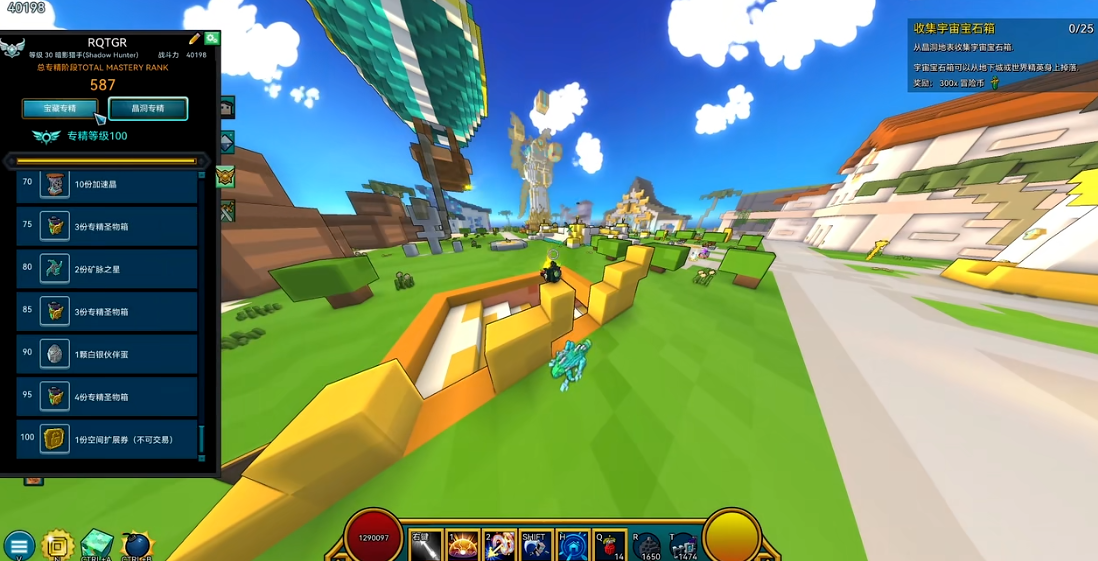Open the 收集宇宙宝石箱 quest tracker
This screenshot has height=561, width=1098.
point(1001,29)
